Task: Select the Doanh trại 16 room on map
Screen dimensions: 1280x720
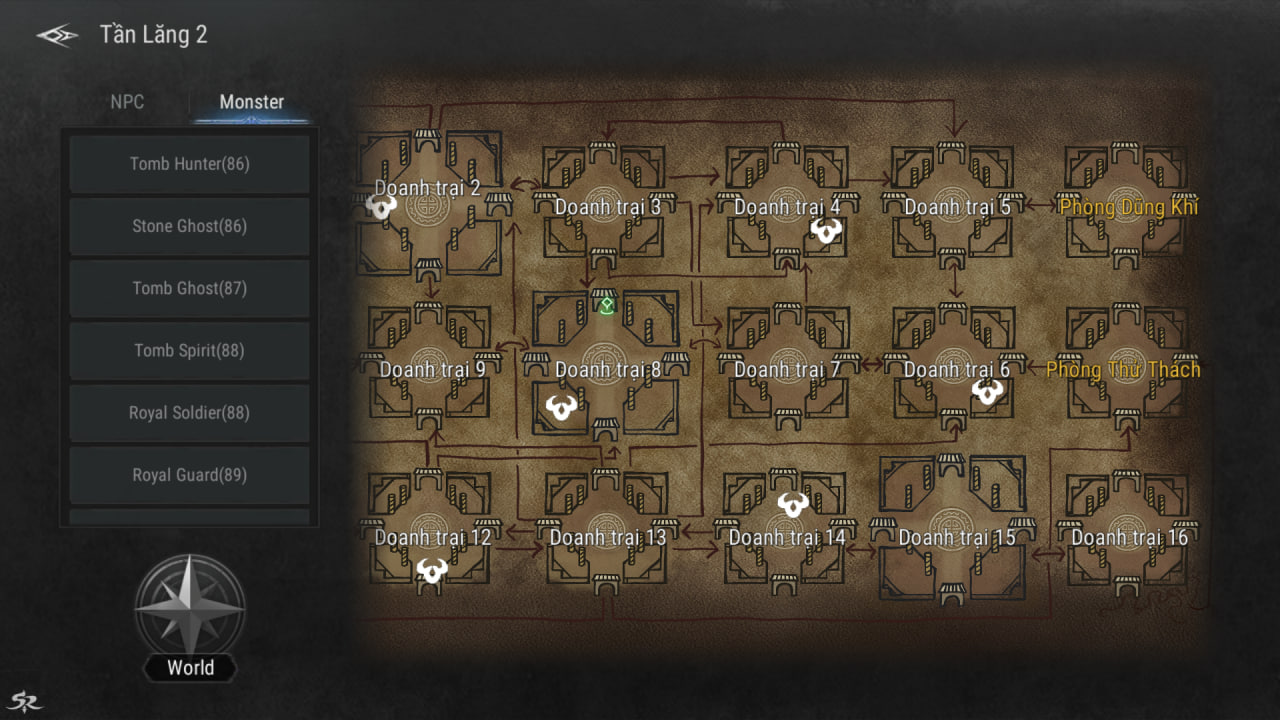Action: 1129,537
